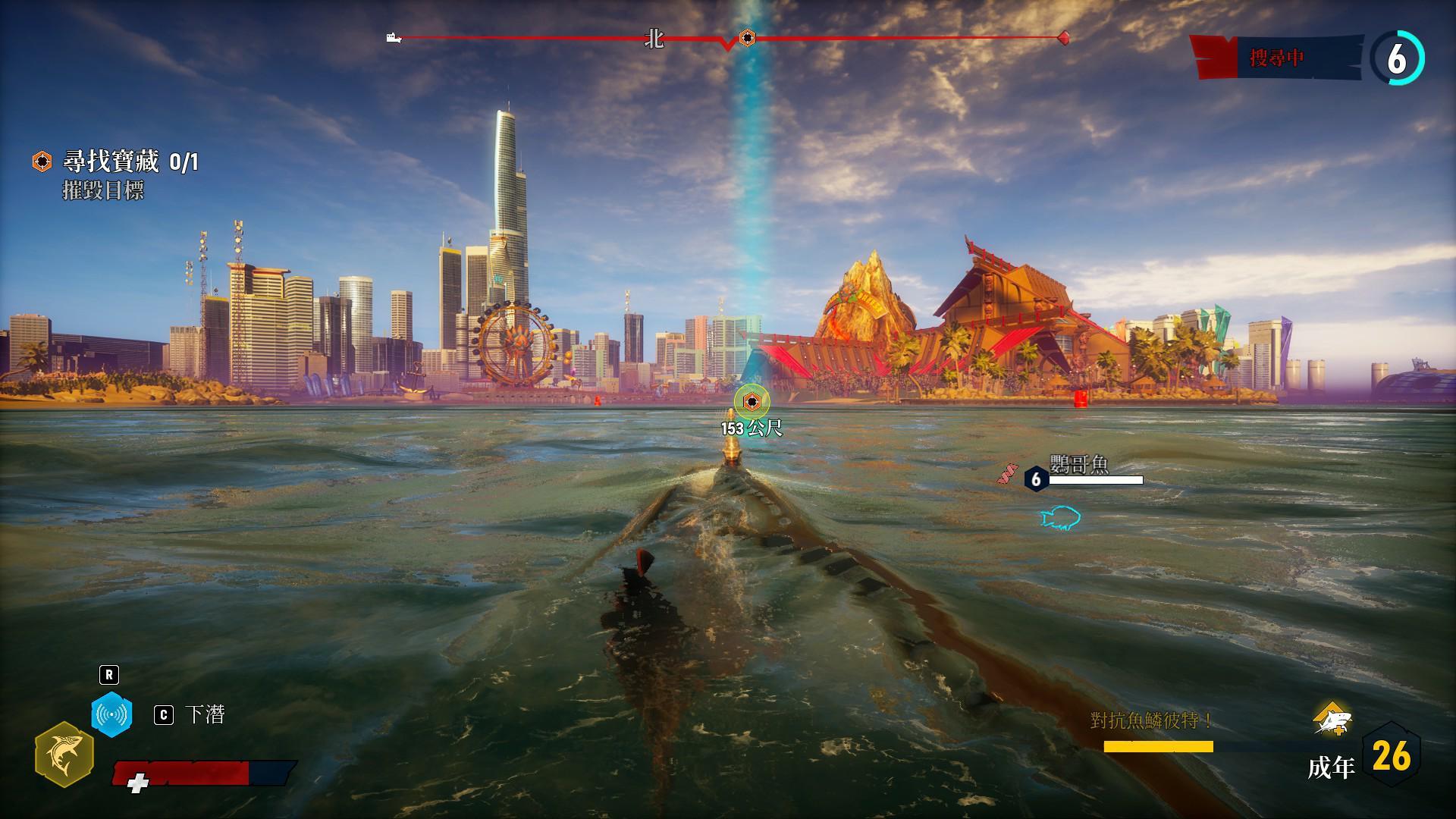Click the red diamond at the compass end

coord(1064,36)
